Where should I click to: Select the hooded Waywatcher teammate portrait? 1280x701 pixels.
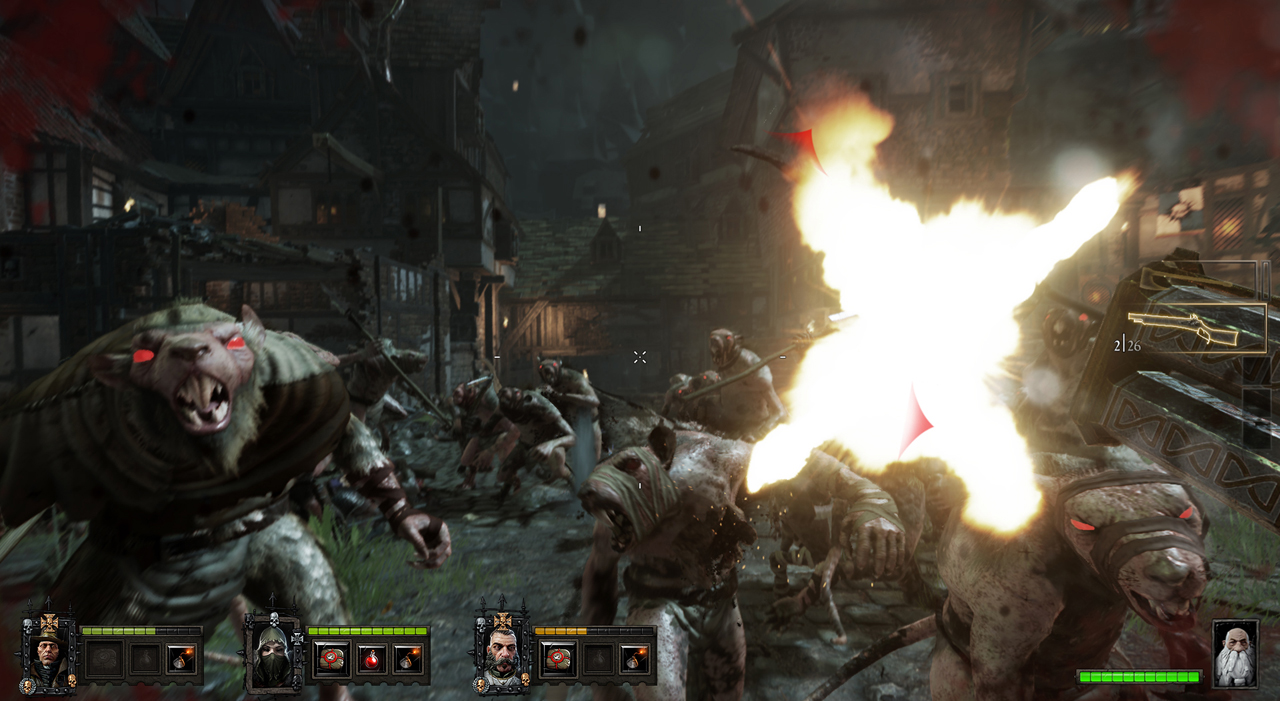tap(273, 656)
